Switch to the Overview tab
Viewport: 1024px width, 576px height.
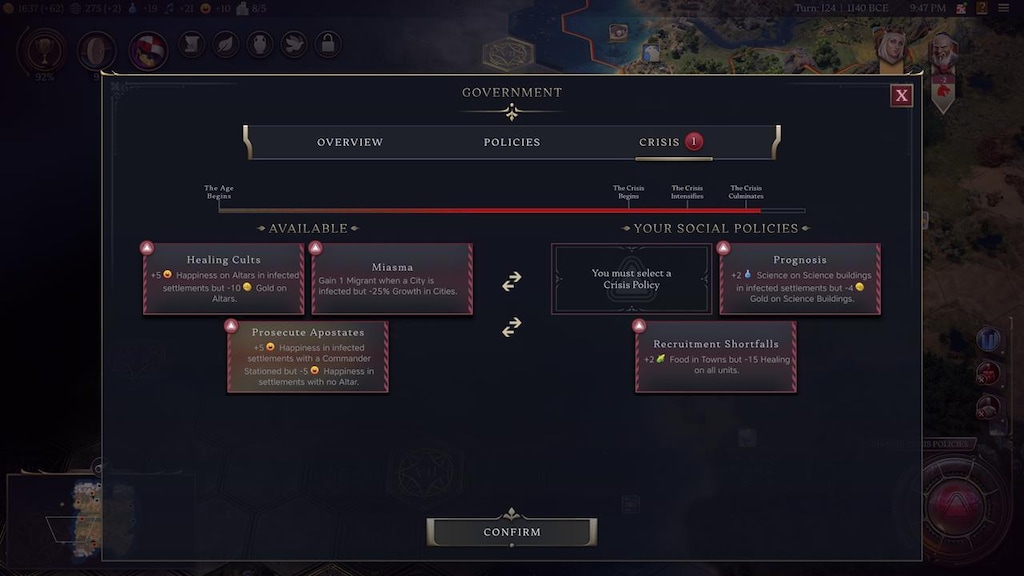(x=350, y=142)
